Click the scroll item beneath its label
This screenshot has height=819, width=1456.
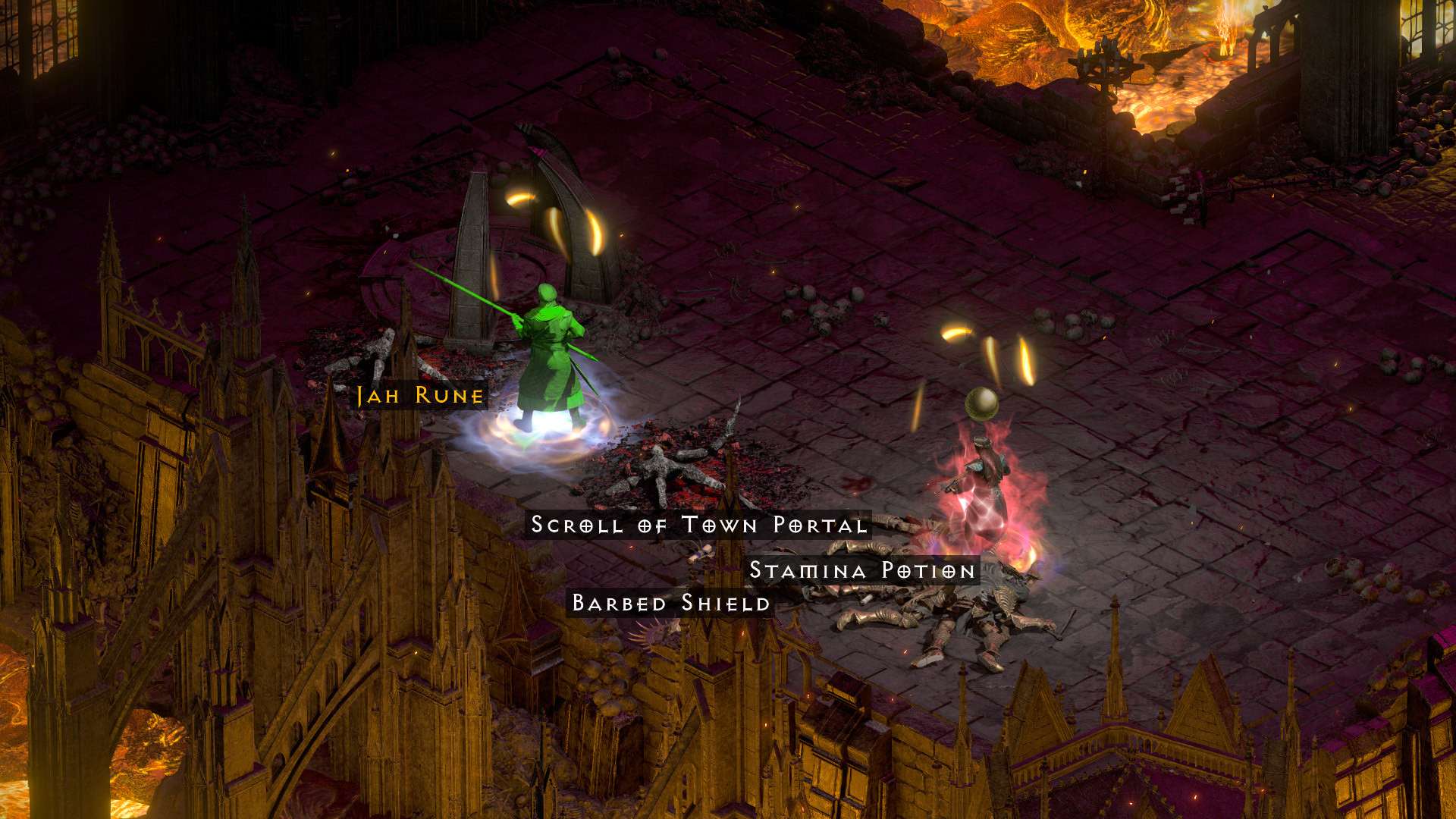(x=698, y=554)
